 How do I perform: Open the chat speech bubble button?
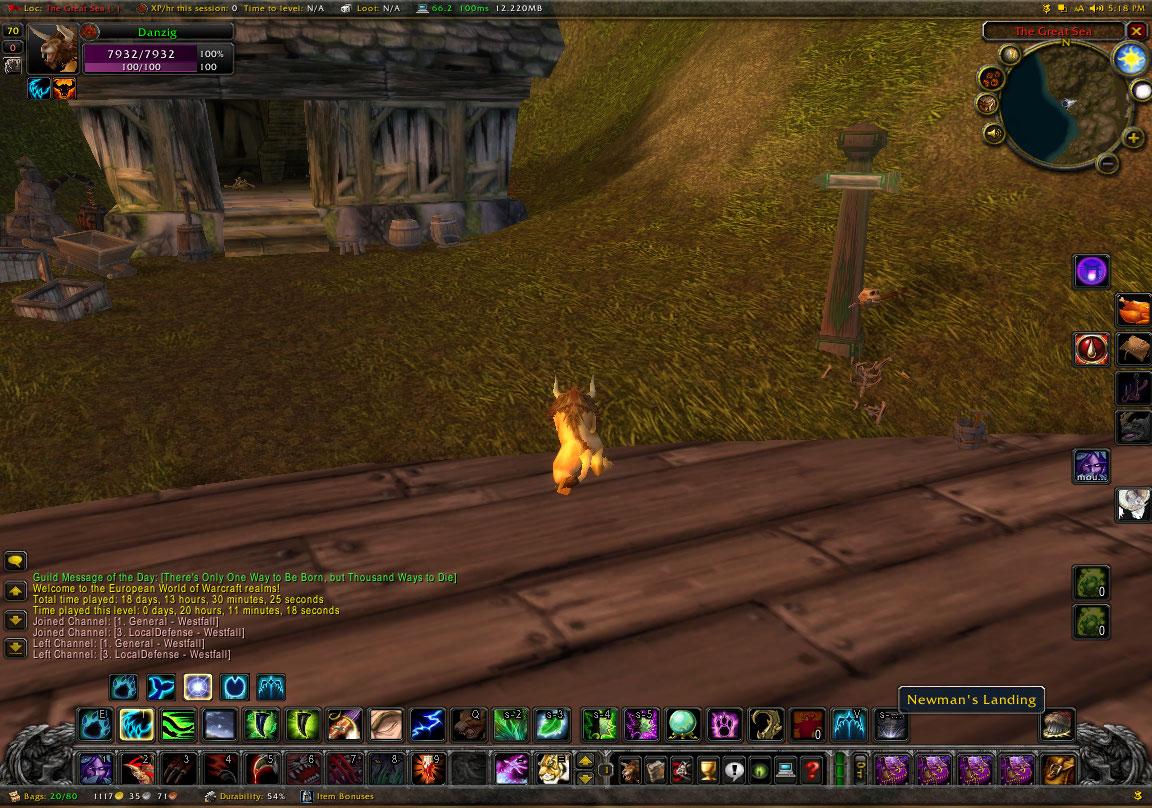tap(15, 561)
